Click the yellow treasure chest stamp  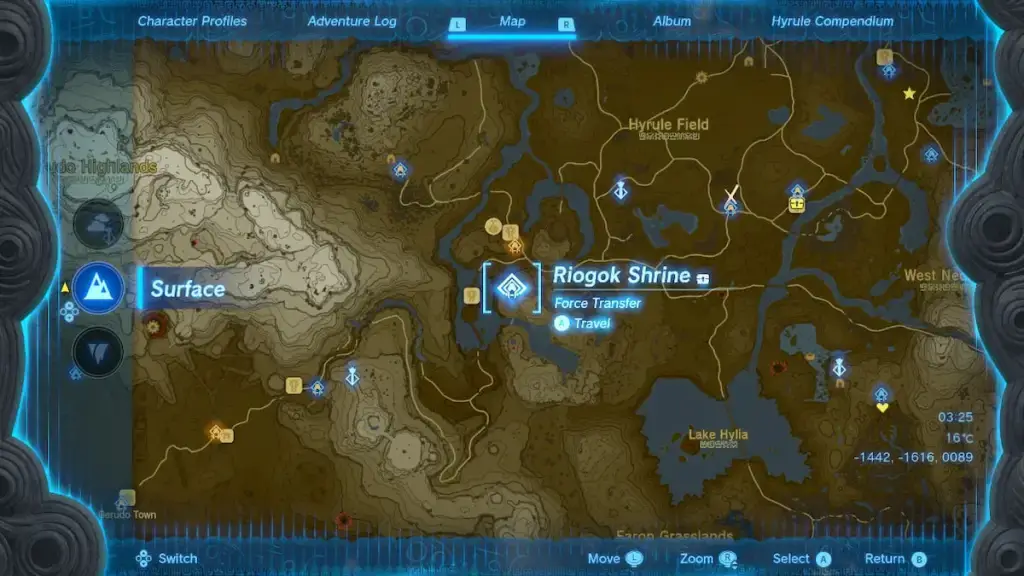click(797, 204)
